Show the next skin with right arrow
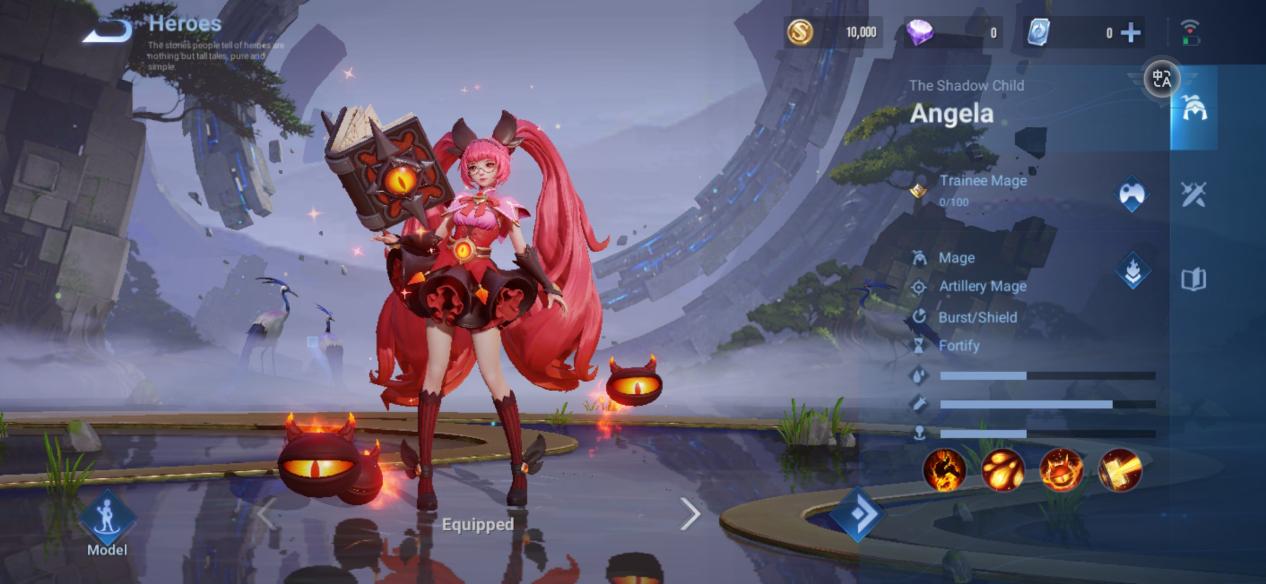Screen dimensions: 1266x584 [690, 514]
